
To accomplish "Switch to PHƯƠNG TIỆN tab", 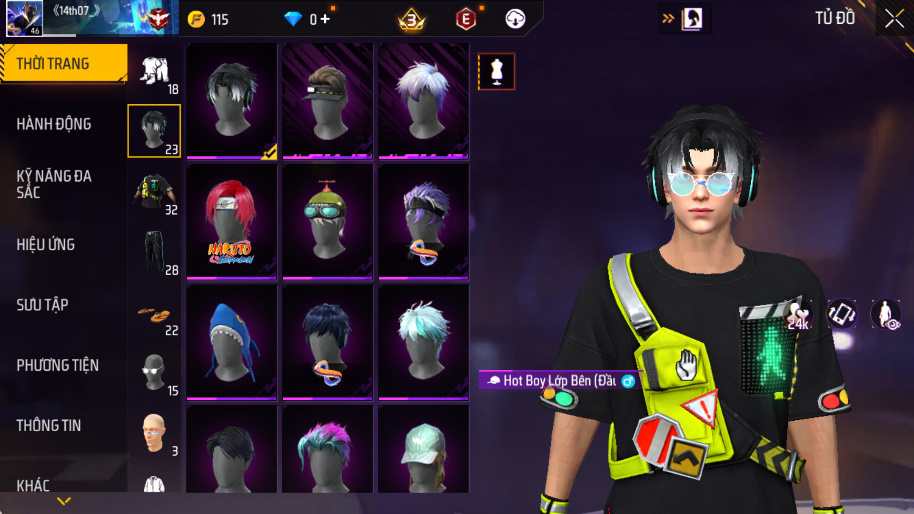I will [57, 365].
